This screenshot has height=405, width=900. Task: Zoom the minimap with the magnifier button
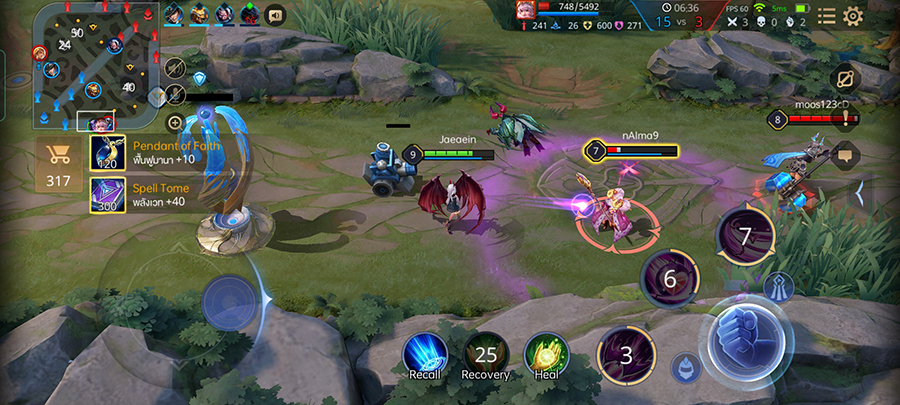[175, 123]
